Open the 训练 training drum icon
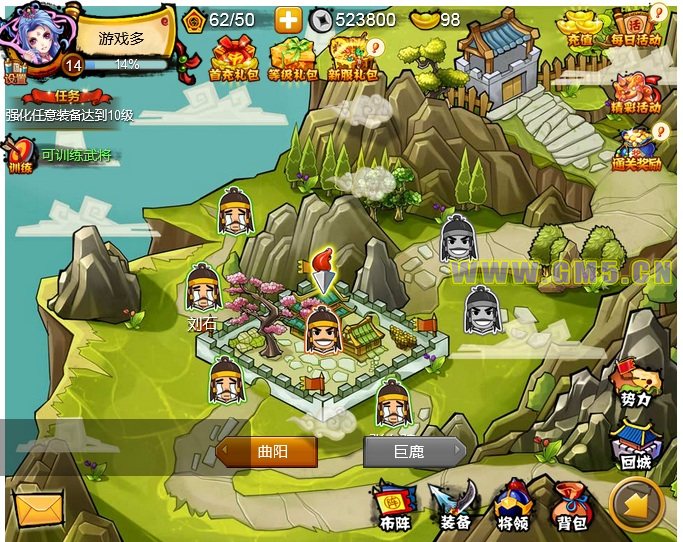Image resolution: width=683 pixels, height=542 pixels. 20,155
